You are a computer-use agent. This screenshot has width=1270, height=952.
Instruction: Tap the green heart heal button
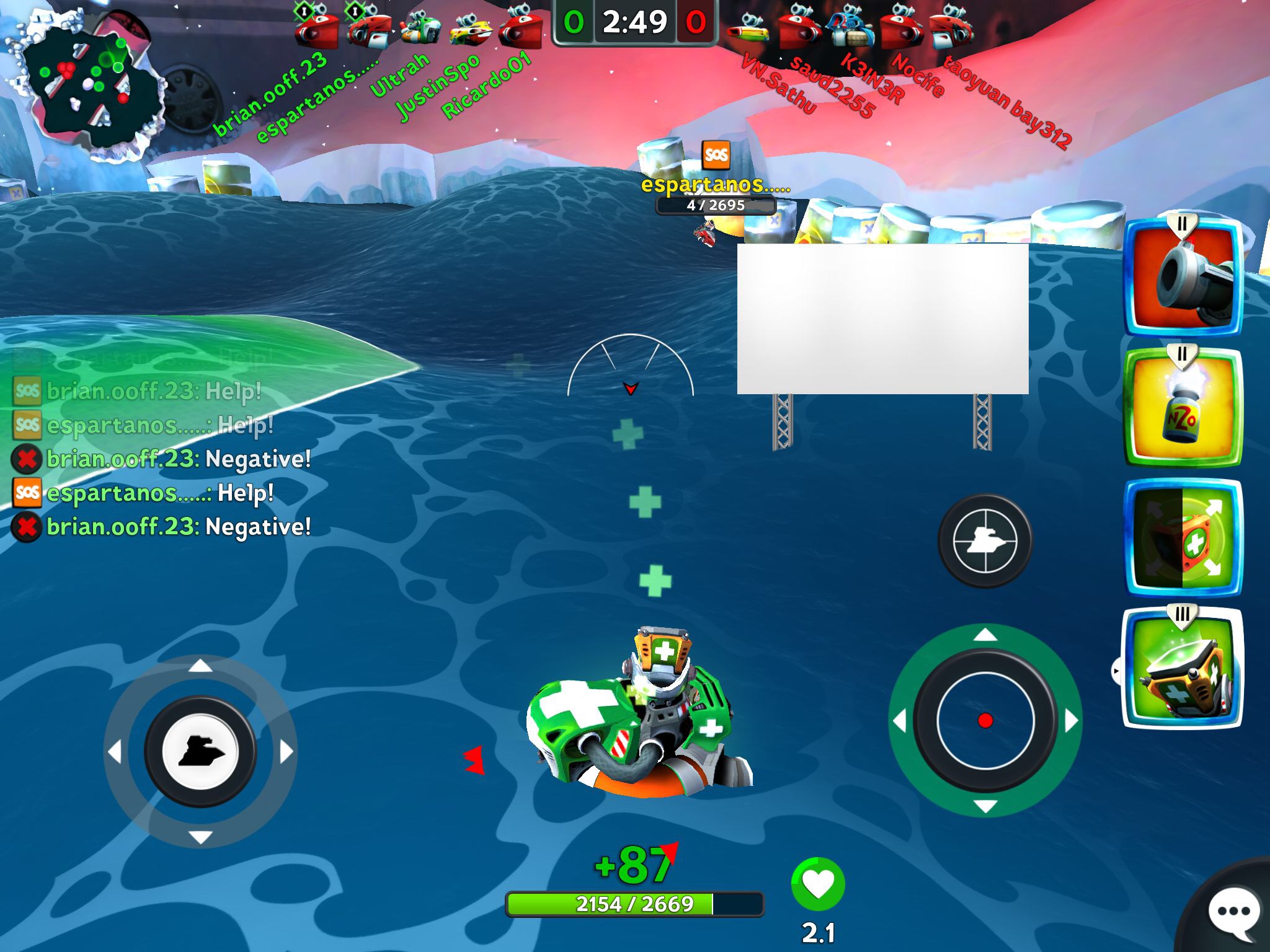point(818,884)
